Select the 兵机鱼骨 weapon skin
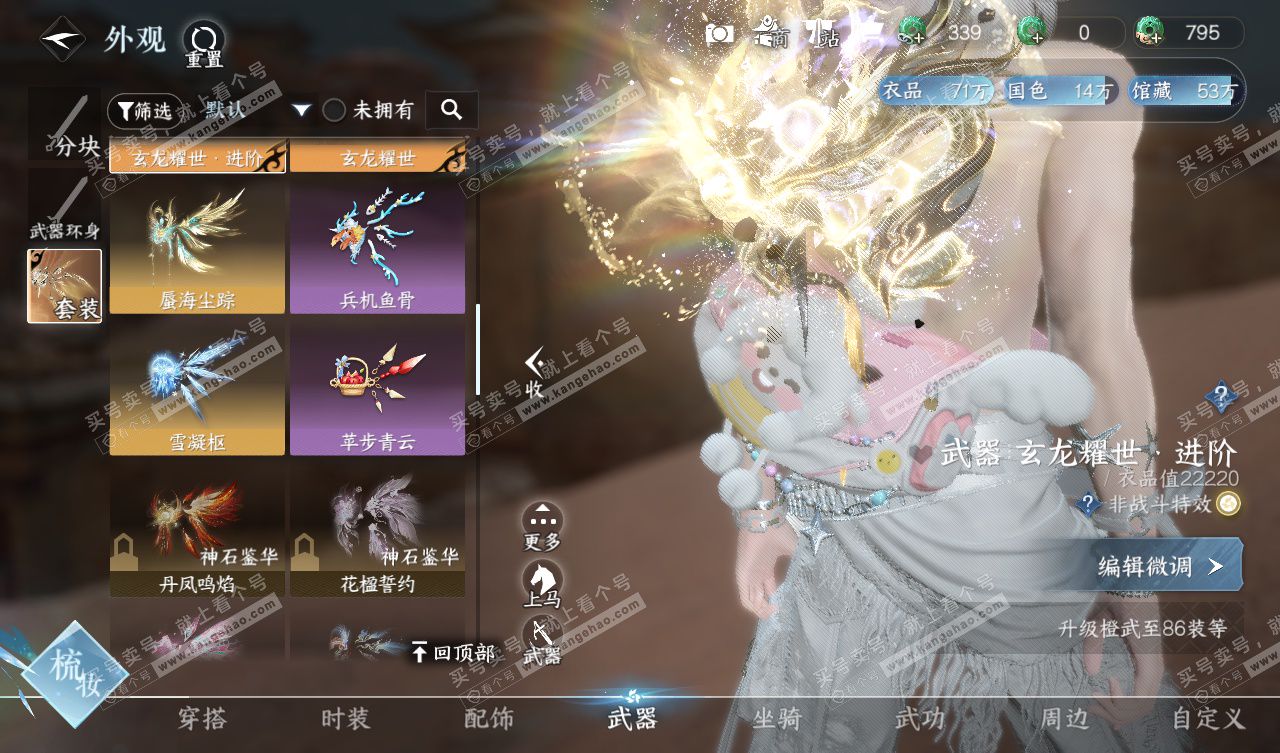This screenshot has width=1280, height=753. tap(377, 247)
